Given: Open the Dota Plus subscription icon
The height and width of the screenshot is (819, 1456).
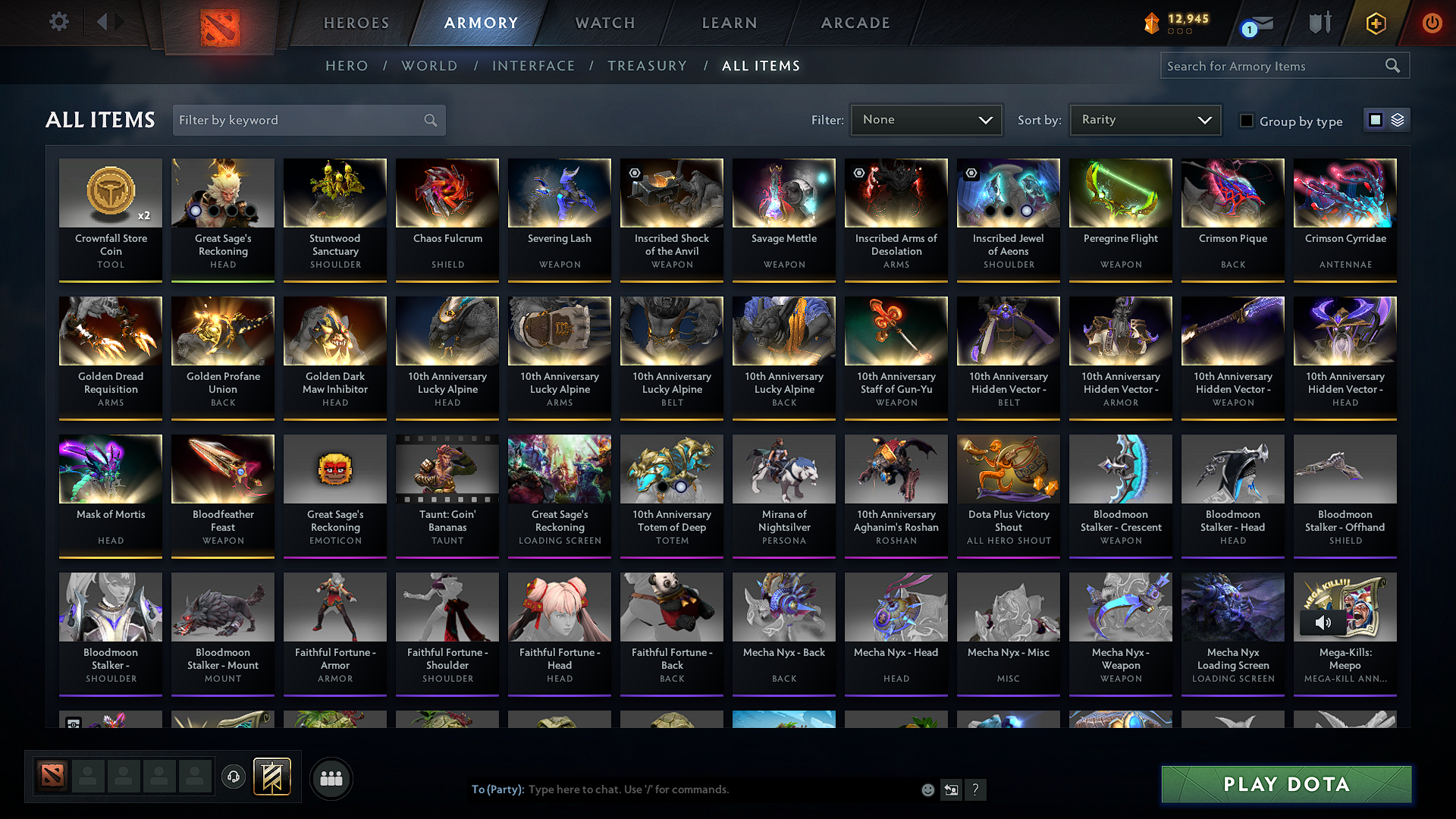Looking at the screenshot, I should pyautogui.click(x=1375, y=24).
